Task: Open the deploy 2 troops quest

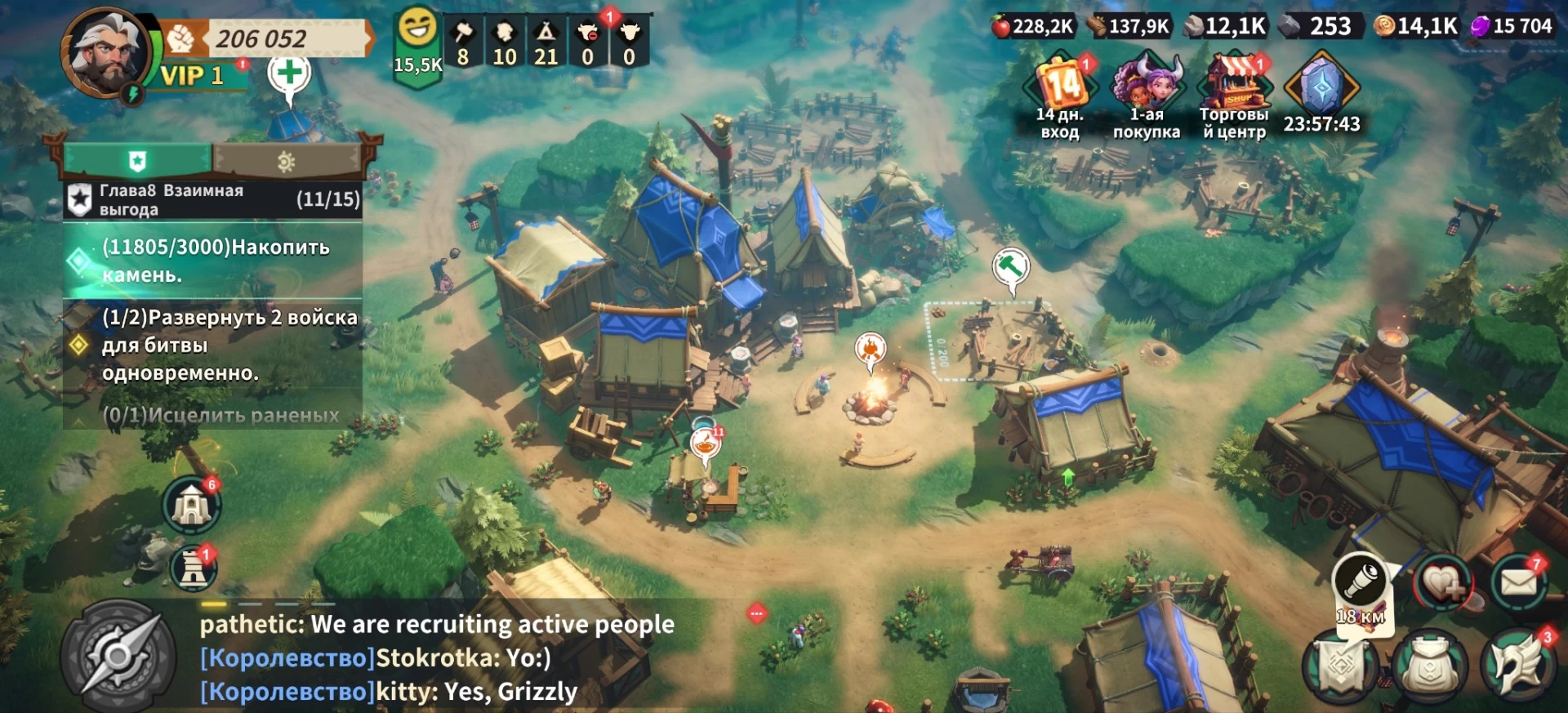Action: tap(212, 345)
